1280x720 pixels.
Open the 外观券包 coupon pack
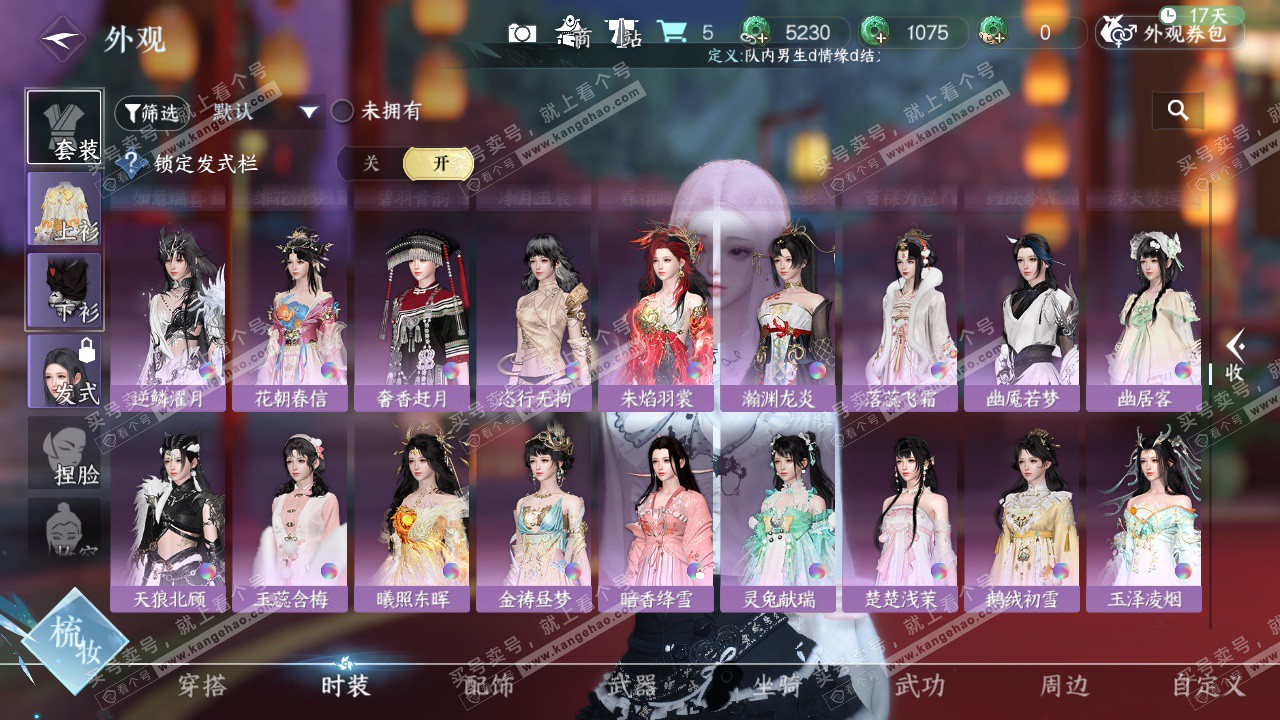tap(1170, 33)
